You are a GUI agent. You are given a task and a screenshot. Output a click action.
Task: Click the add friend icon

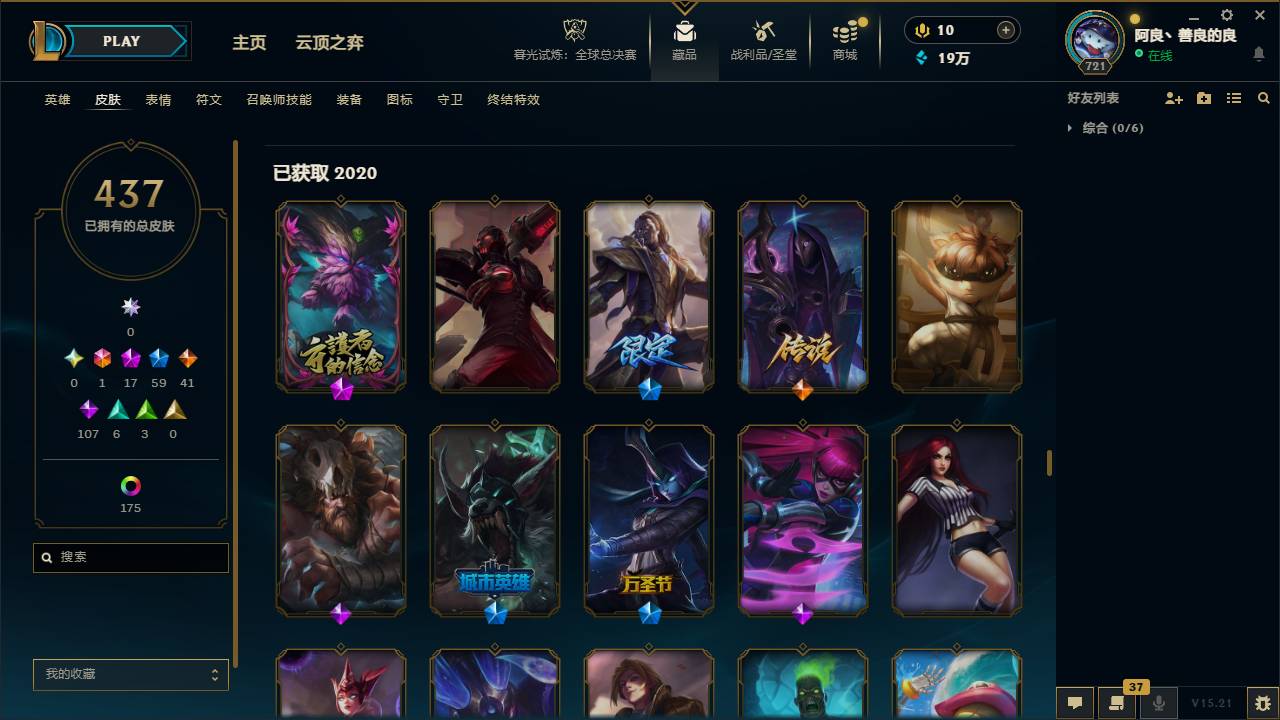(x=1172, y=97)
